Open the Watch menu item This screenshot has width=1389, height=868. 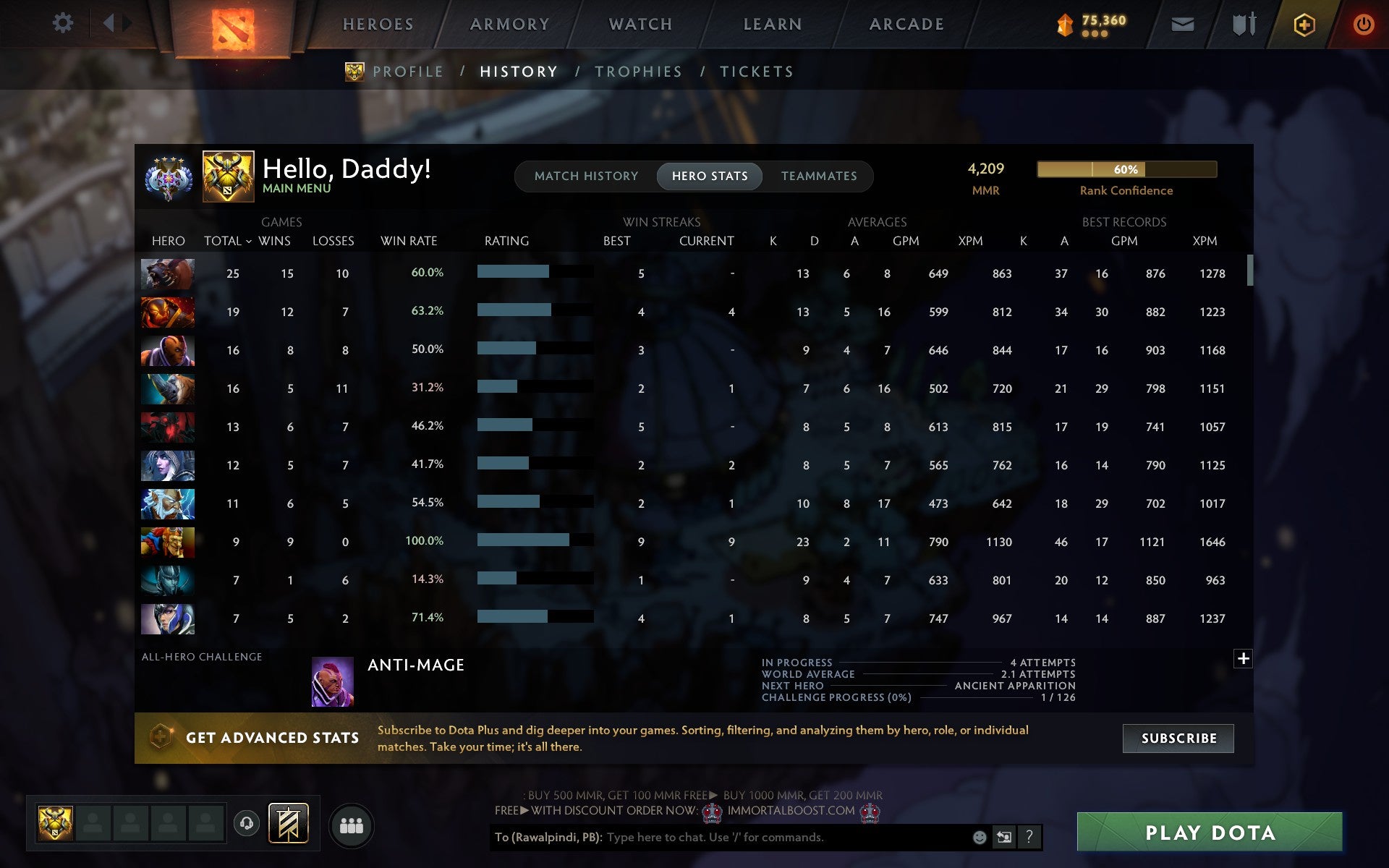click(x=640, y=23)
